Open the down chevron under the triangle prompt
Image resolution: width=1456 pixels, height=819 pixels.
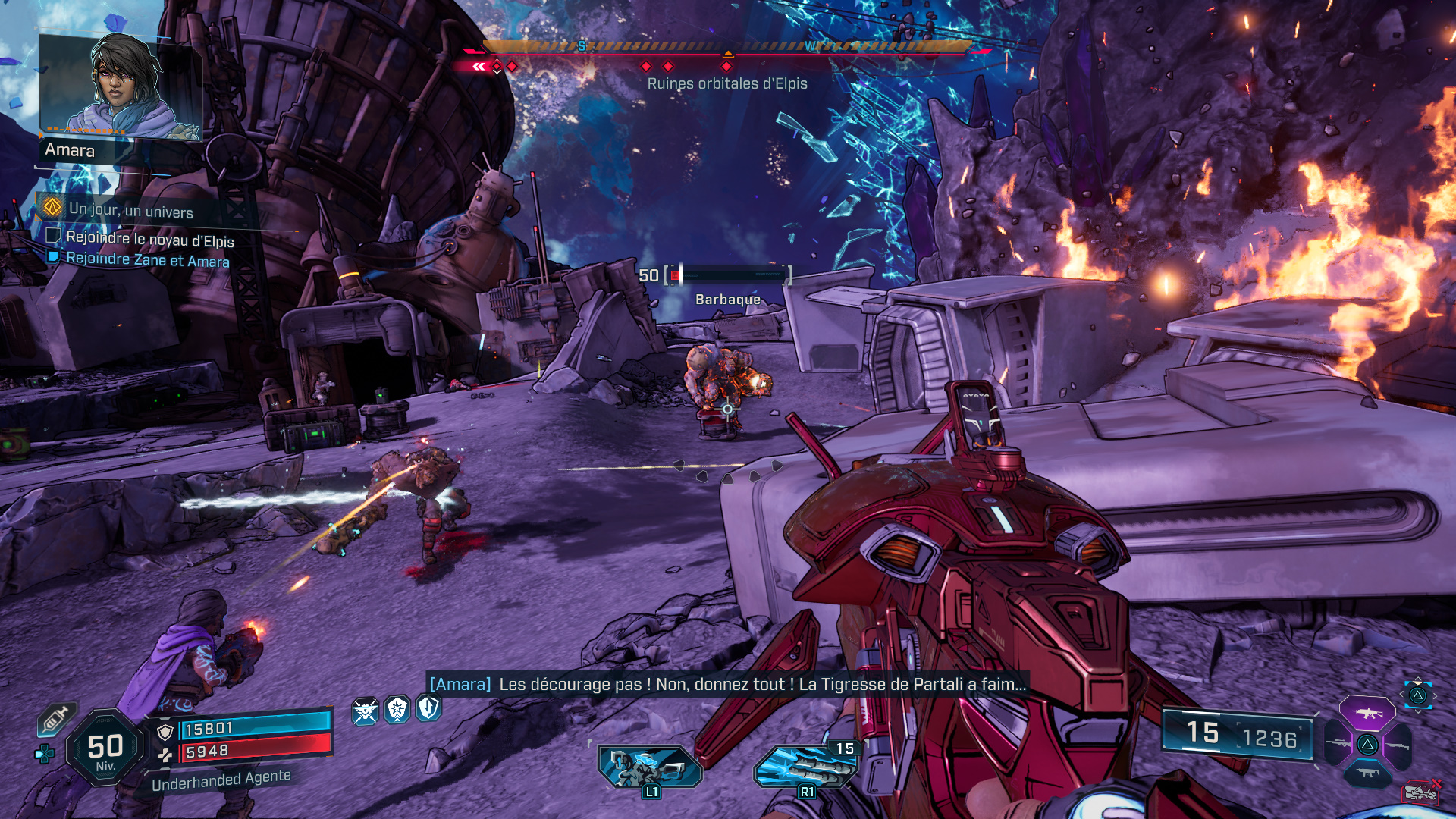tap(1417, 712)
